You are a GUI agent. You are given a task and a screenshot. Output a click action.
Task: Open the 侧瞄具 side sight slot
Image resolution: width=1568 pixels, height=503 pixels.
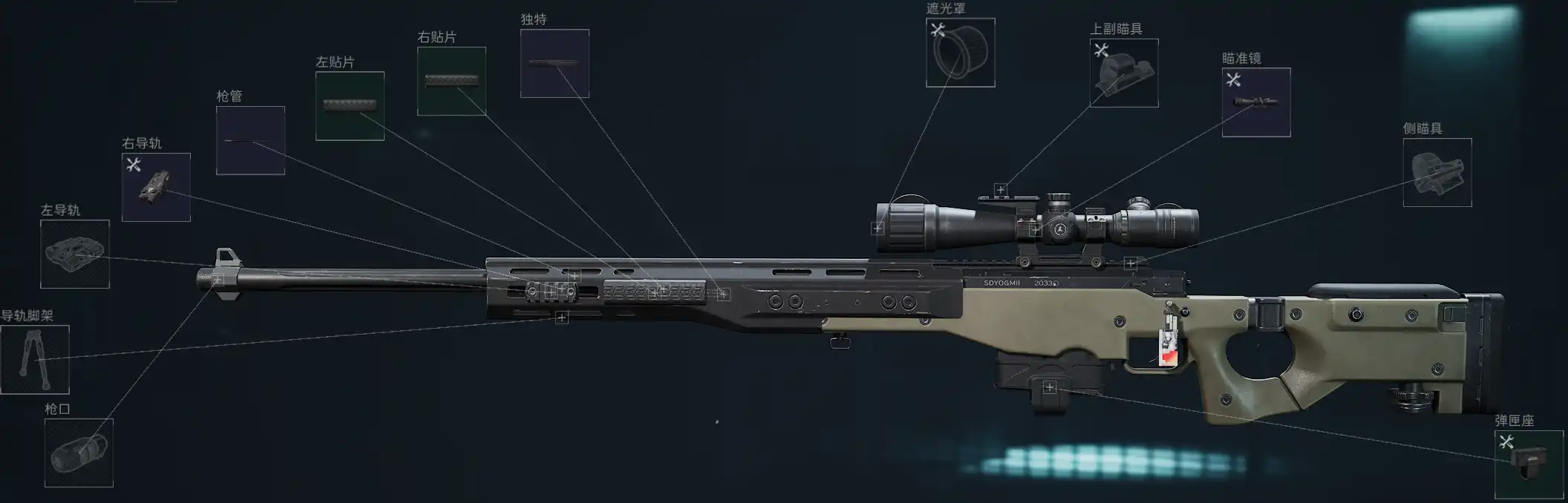(1437, 172)
